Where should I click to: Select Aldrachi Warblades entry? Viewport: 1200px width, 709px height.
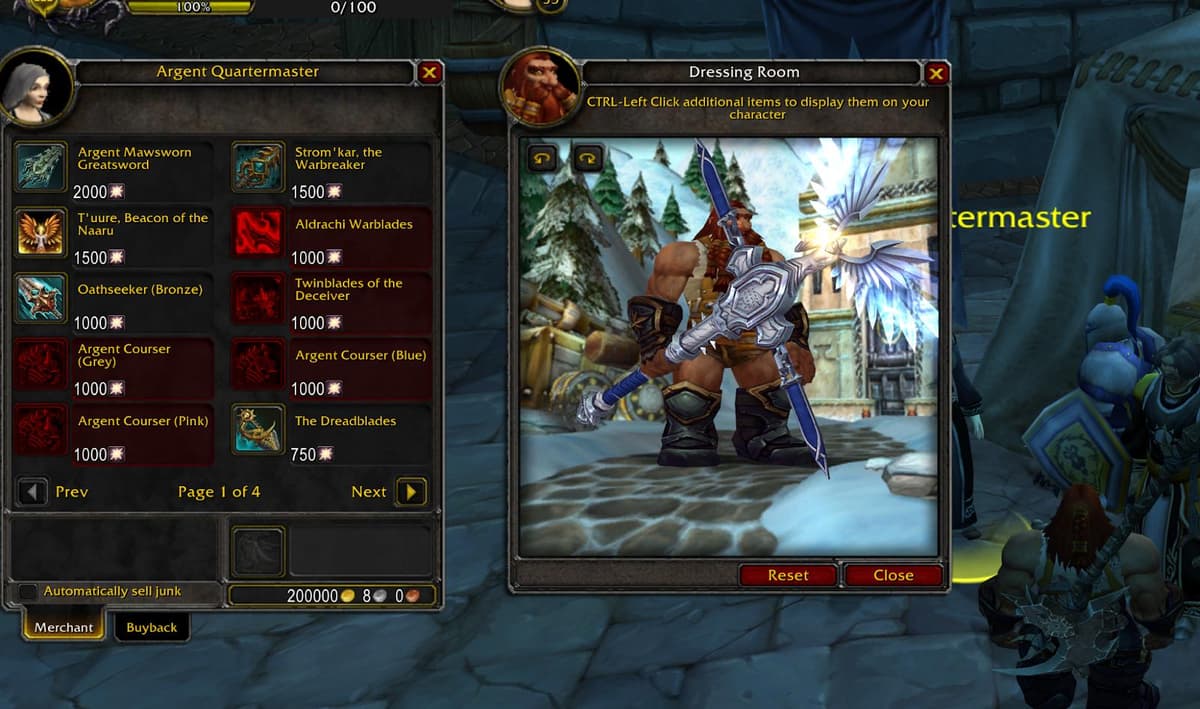[x=258, y=232]
